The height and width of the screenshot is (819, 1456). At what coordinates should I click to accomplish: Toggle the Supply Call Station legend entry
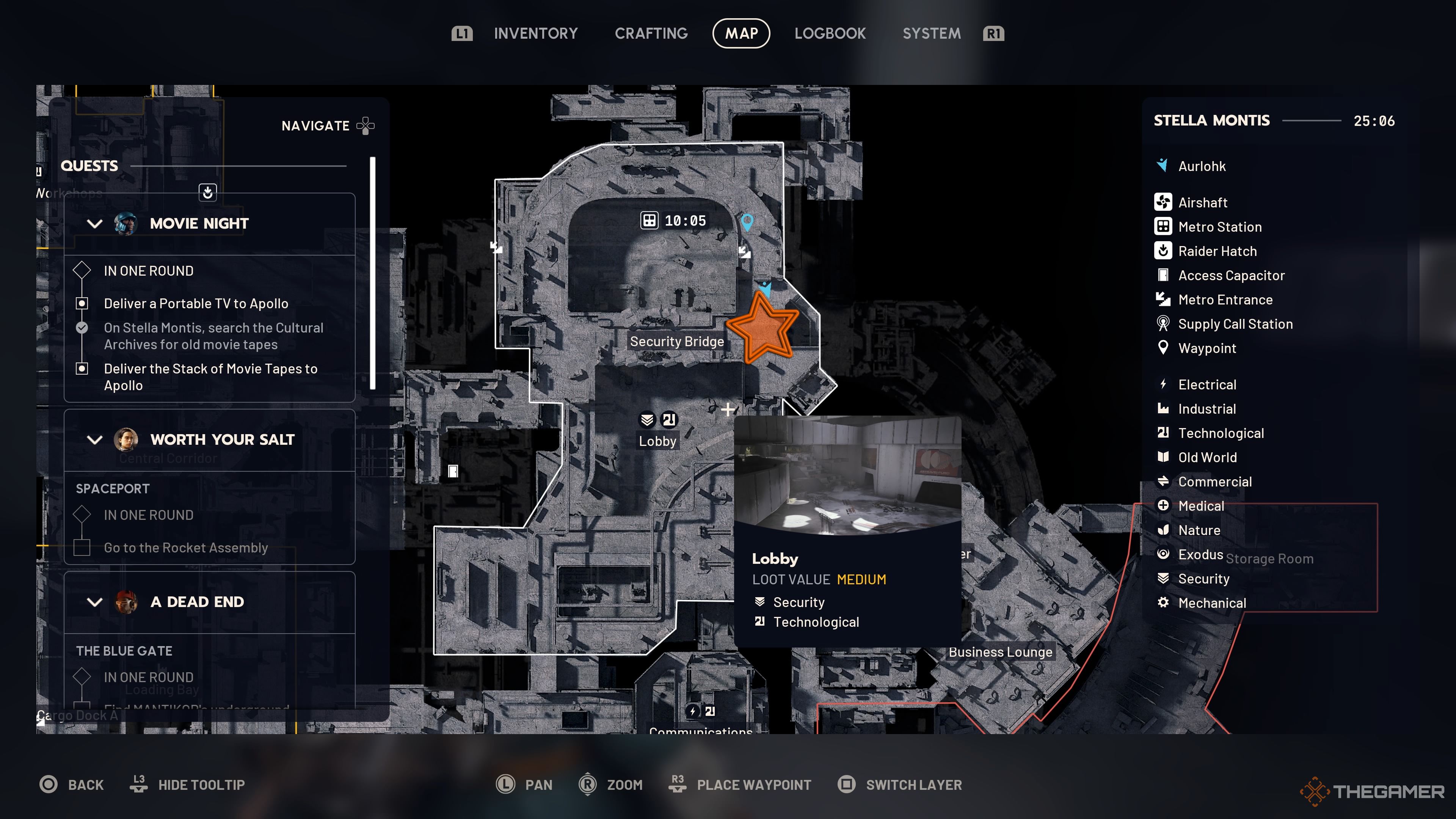pyautogui.click(x=1235, y=324)
